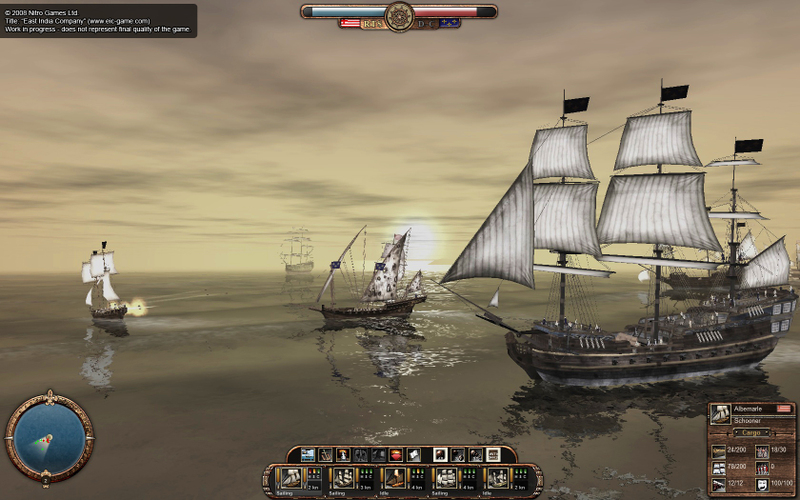Select the first ship card, Sailing 2 km
Viewport: 800px width, 500px height.
point(290,477)
